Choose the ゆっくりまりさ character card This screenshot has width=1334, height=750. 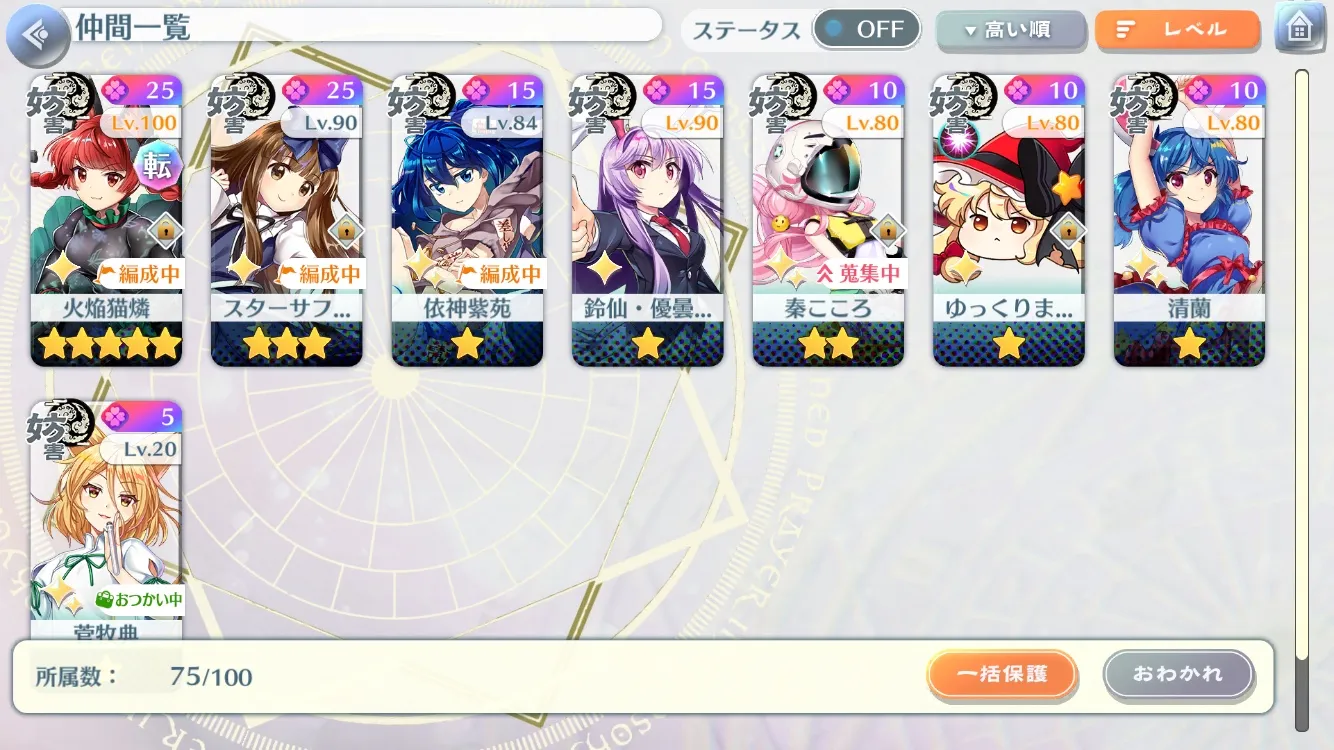click(x=1009, y=220)
